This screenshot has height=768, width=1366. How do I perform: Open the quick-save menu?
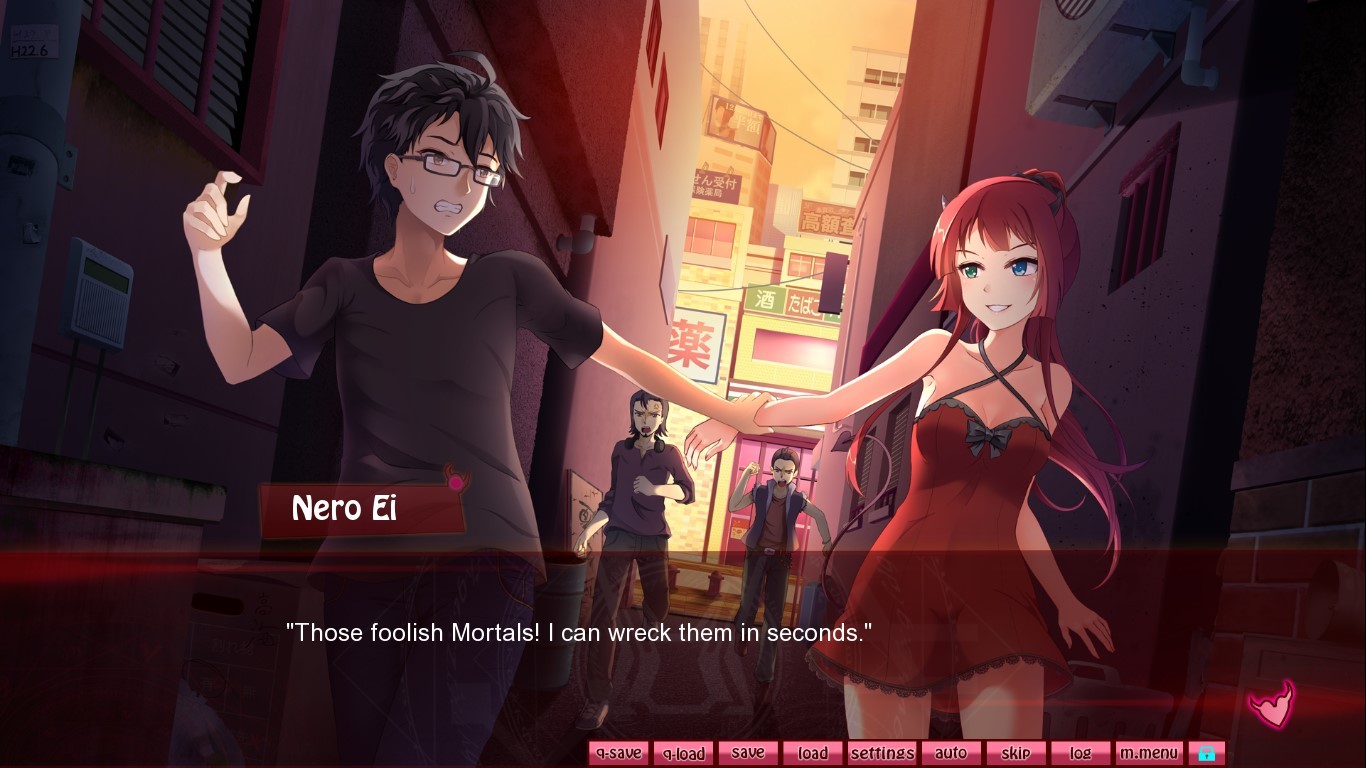[x=617, y=753]
